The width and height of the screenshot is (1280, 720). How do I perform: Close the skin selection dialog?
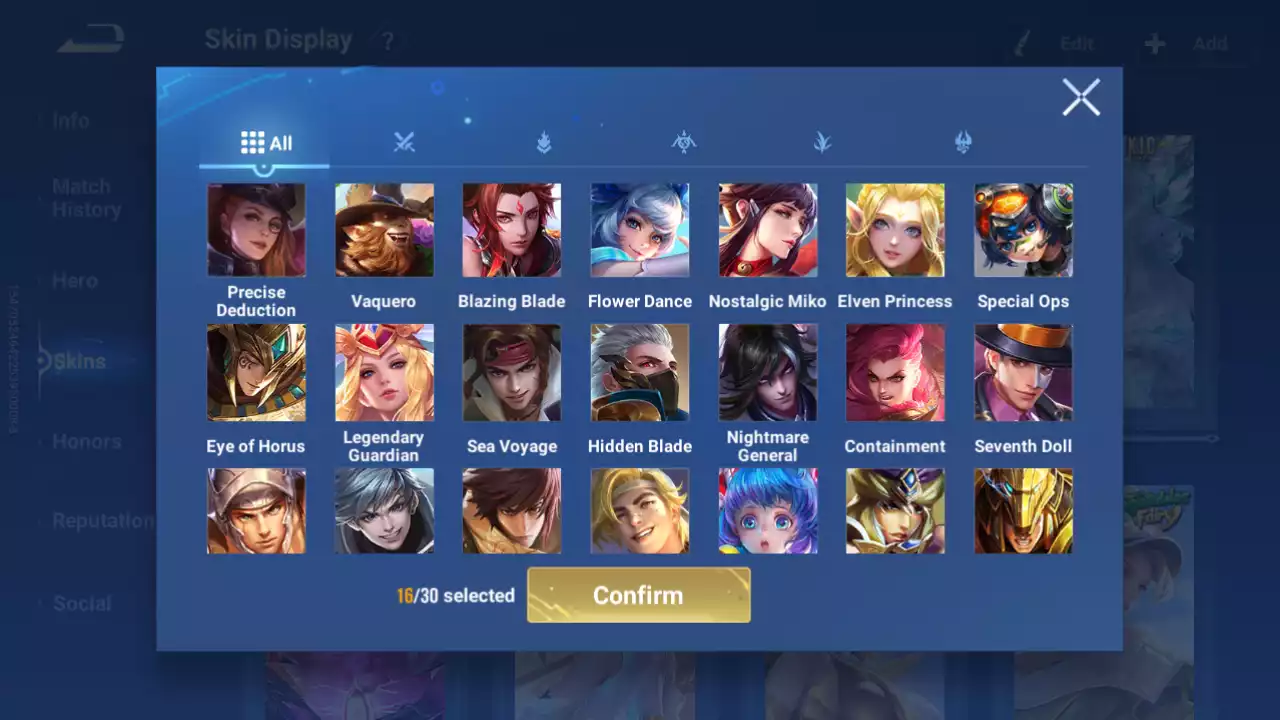point(1080,98)
